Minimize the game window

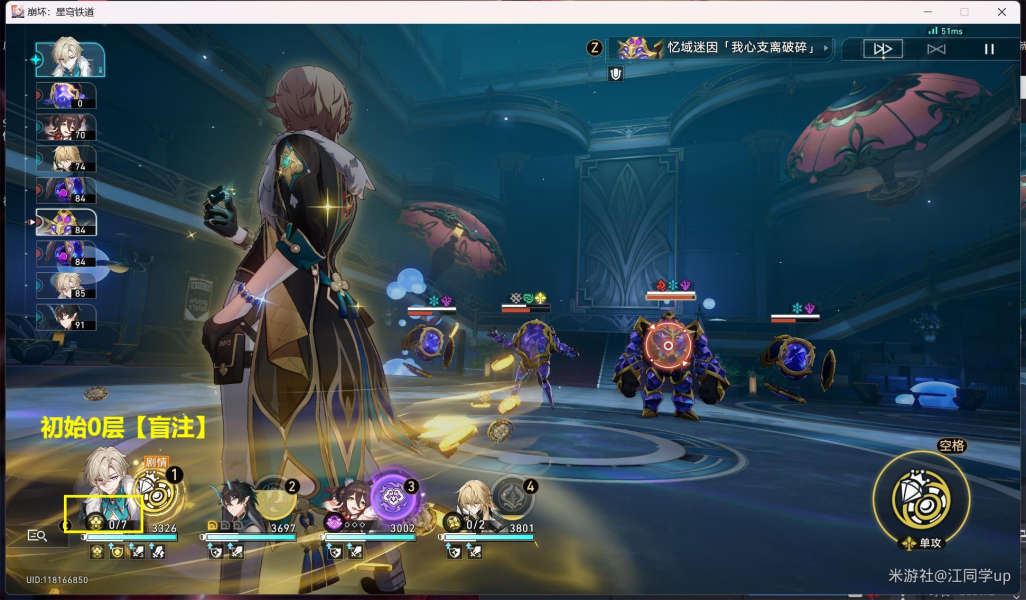927,12
